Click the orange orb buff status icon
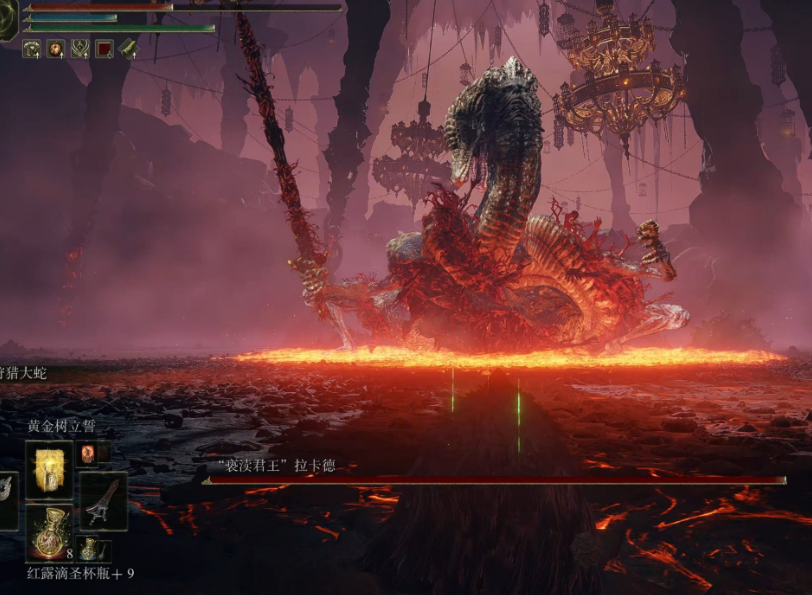This screenshot has width=812, height=595. pos(55,48)
